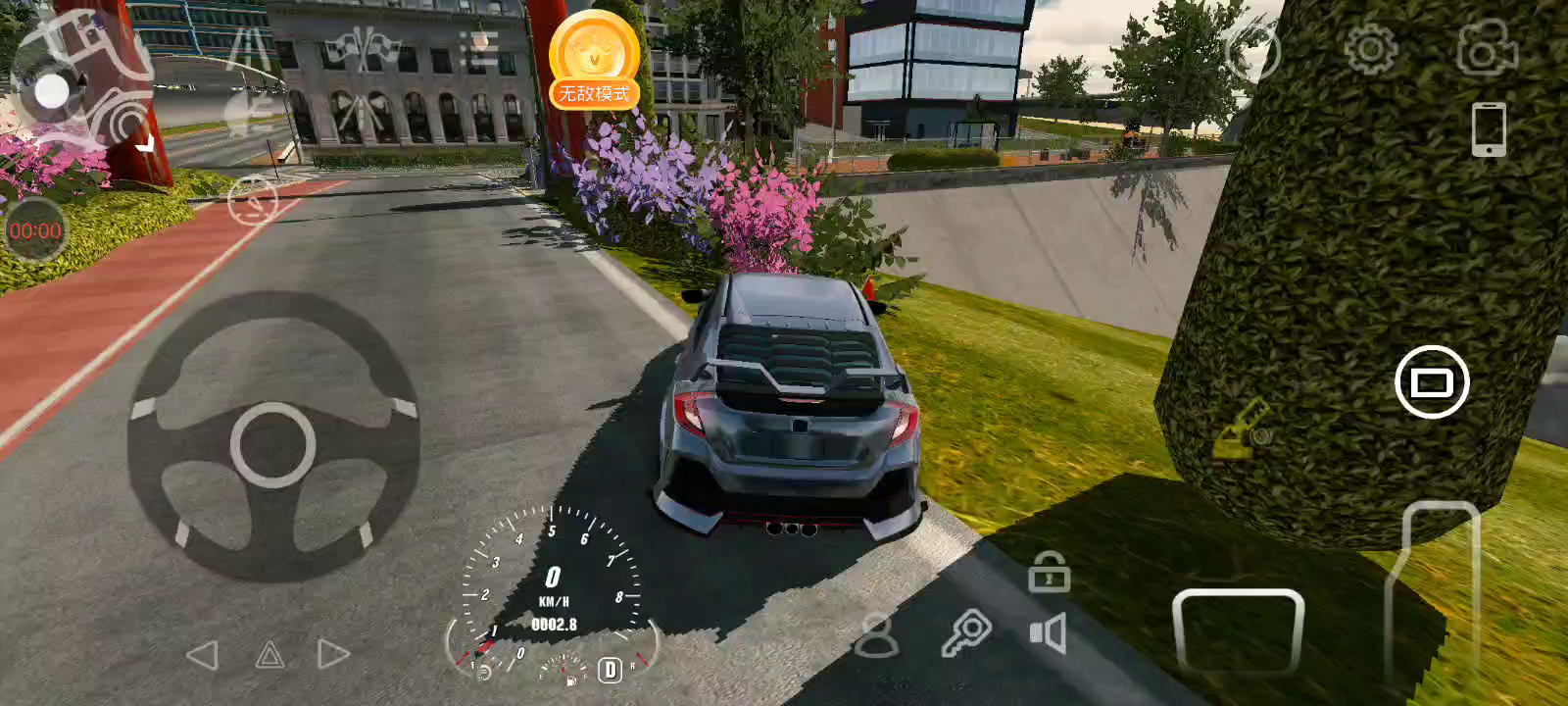Viewport: 1568px width, 706px height.
Task: Toggle the hazard lights triangle
Action: coord(269,655)
